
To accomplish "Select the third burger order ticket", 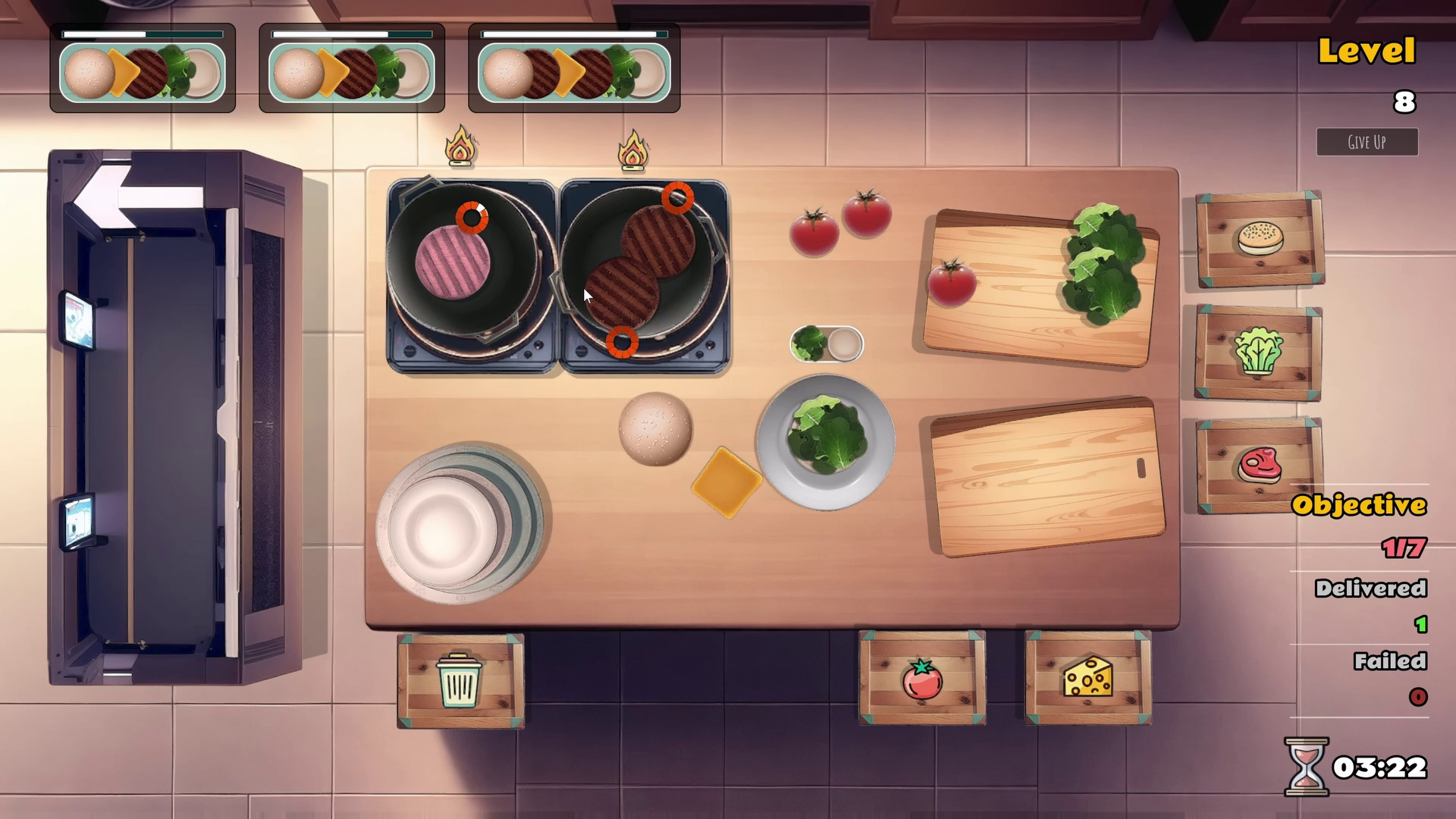I will (x=574, y=70).
